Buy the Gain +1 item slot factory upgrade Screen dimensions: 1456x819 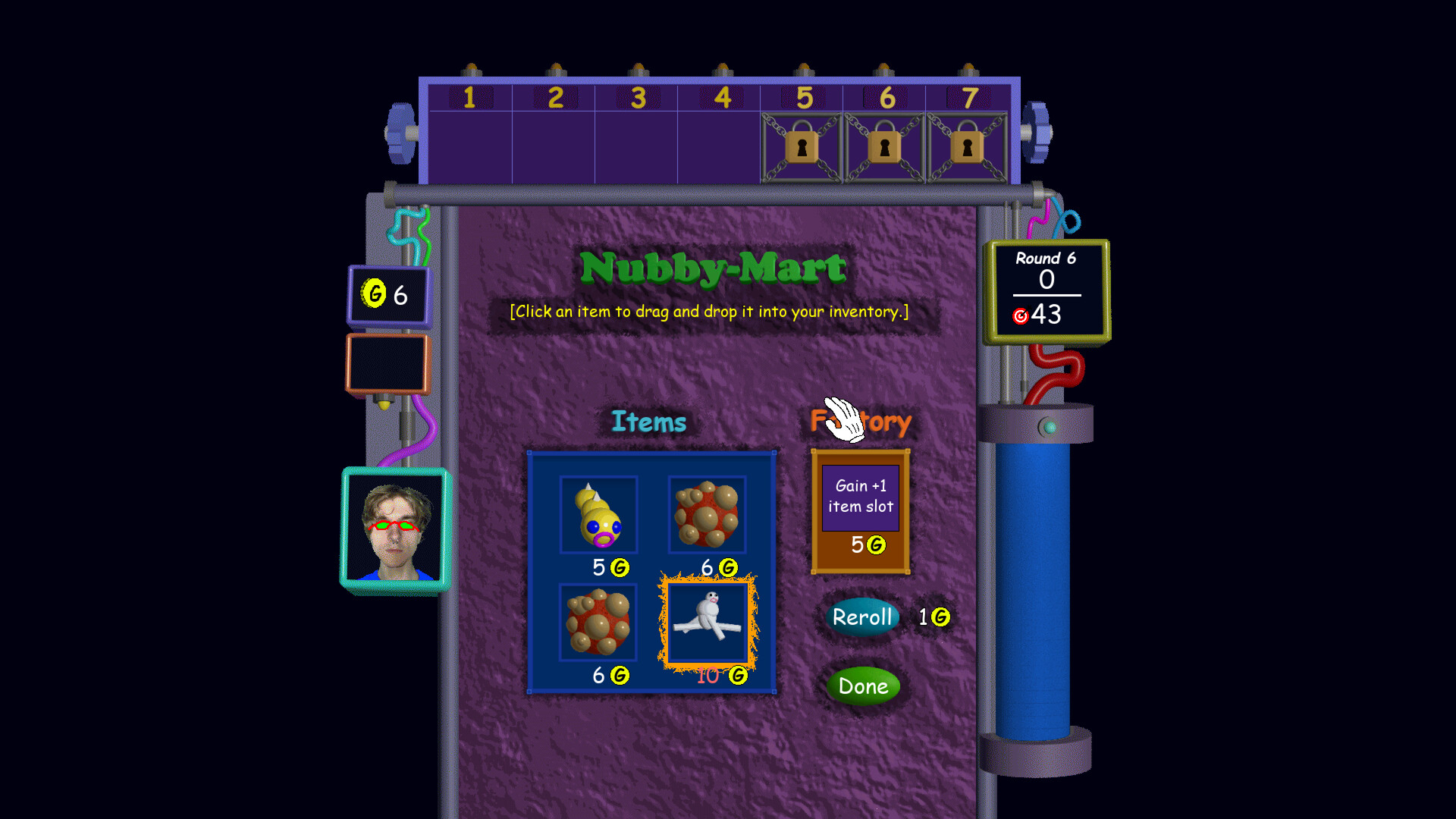tap(860, 507)
